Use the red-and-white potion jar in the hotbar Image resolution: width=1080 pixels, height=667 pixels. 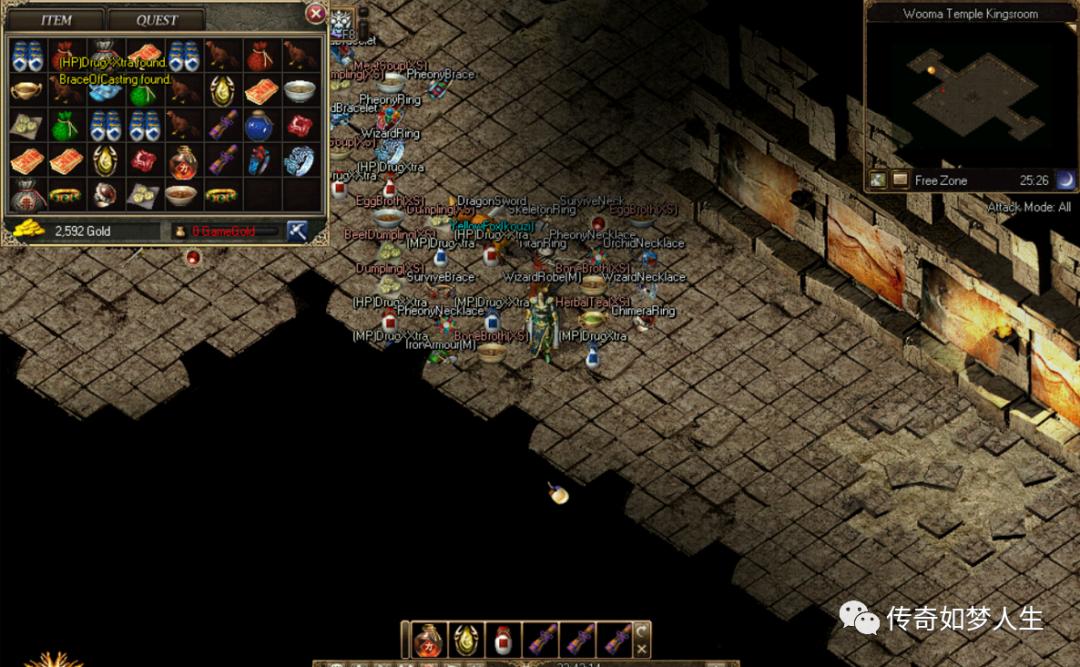point(503,639)
